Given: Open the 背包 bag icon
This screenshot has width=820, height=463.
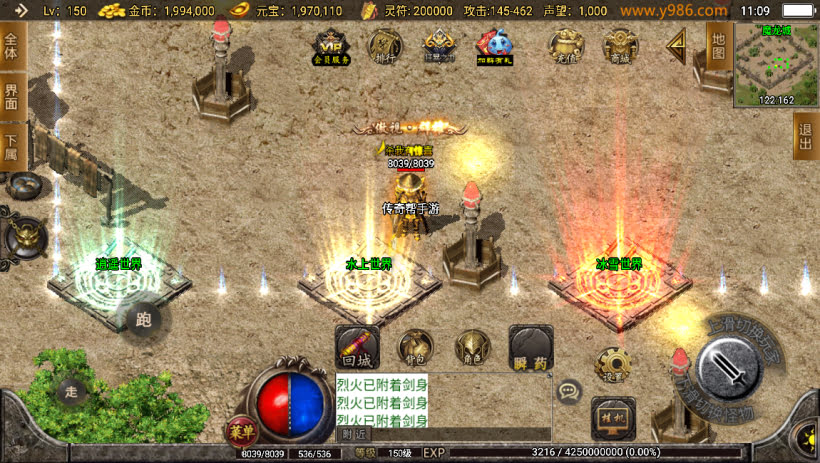Looking at the screenshot, I should pos(415,346).
